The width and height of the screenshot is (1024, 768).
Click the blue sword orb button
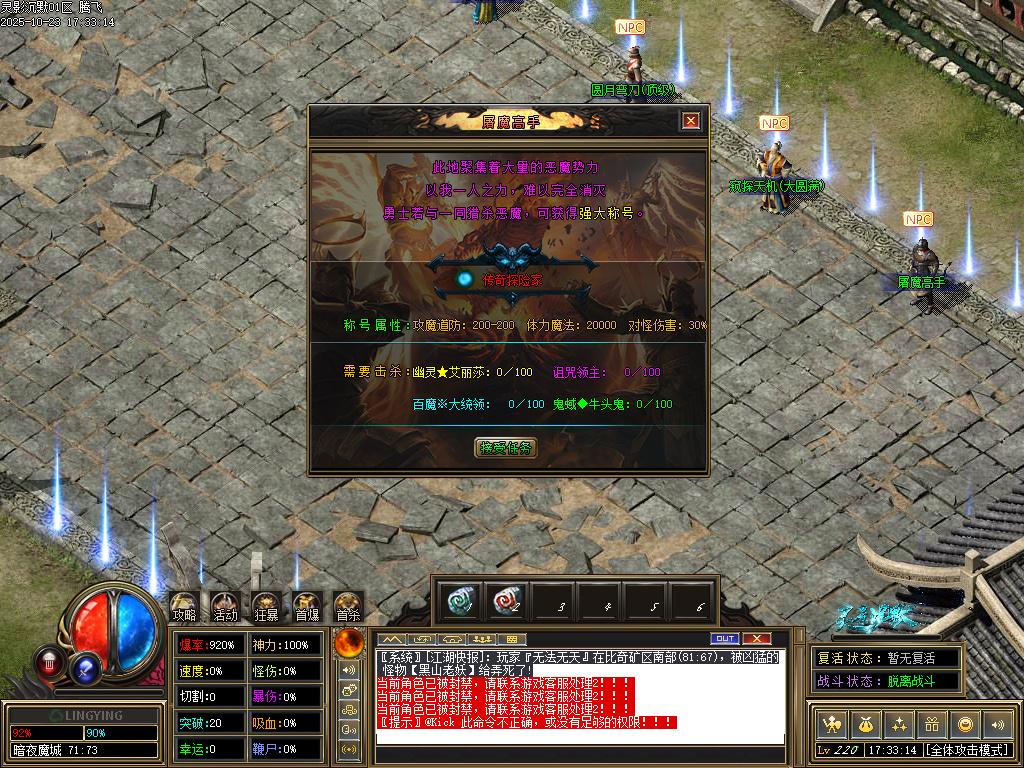tap(85, 668)
